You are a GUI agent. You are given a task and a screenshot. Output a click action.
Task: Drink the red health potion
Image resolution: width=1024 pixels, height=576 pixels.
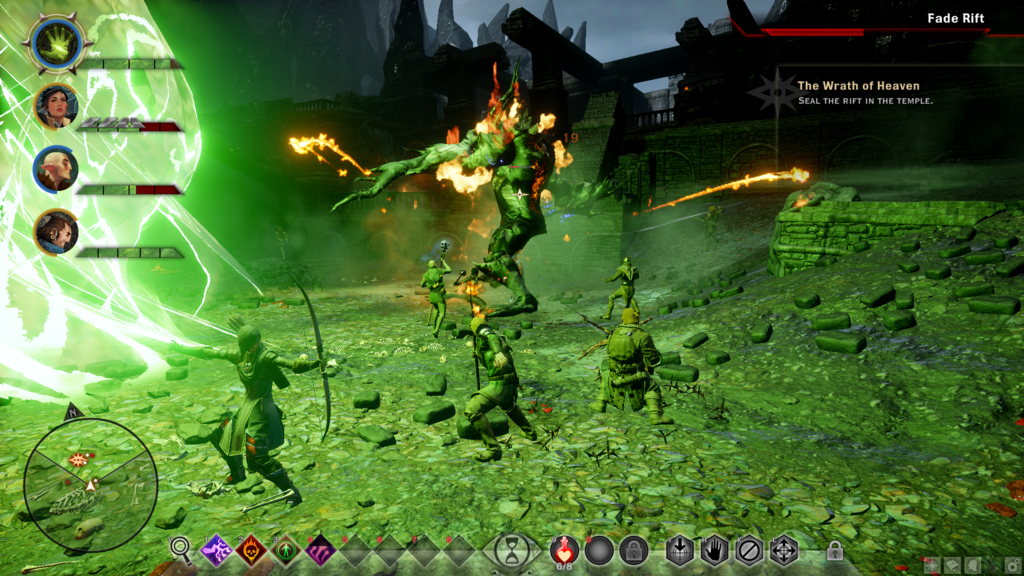click(565, 549)
